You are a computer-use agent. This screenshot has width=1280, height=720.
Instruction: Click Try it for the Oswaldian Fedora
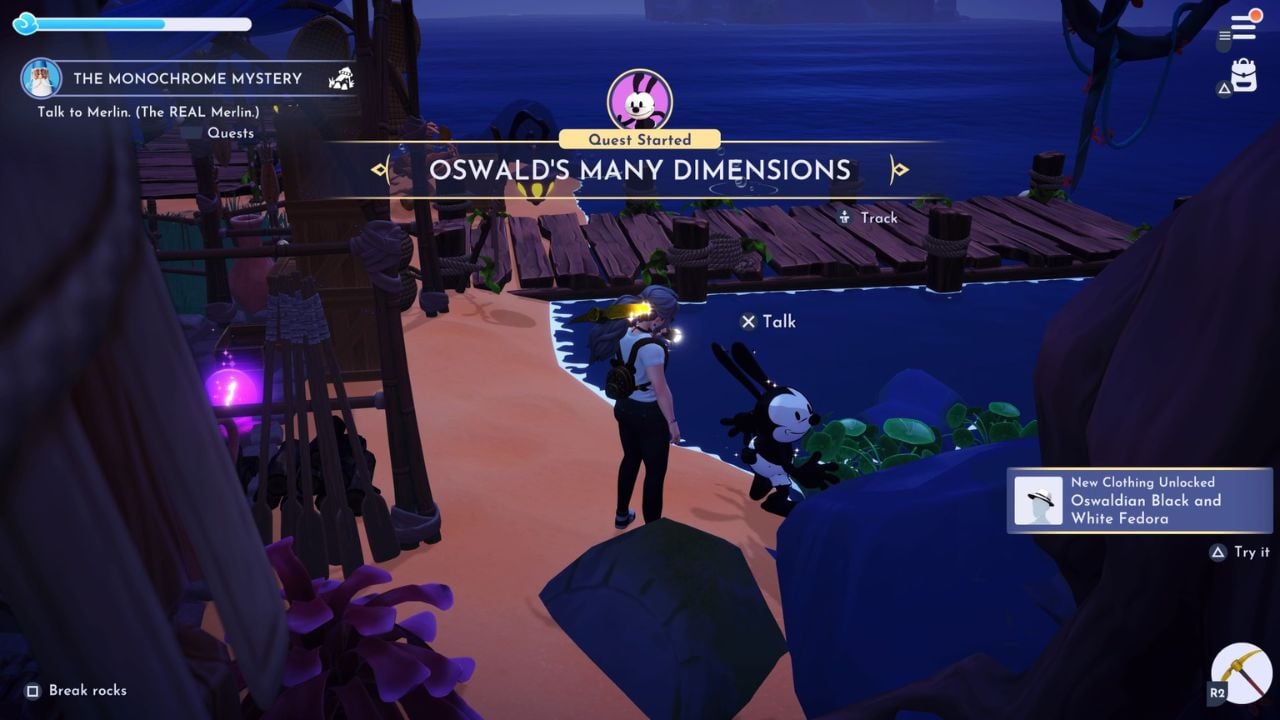1239,552
